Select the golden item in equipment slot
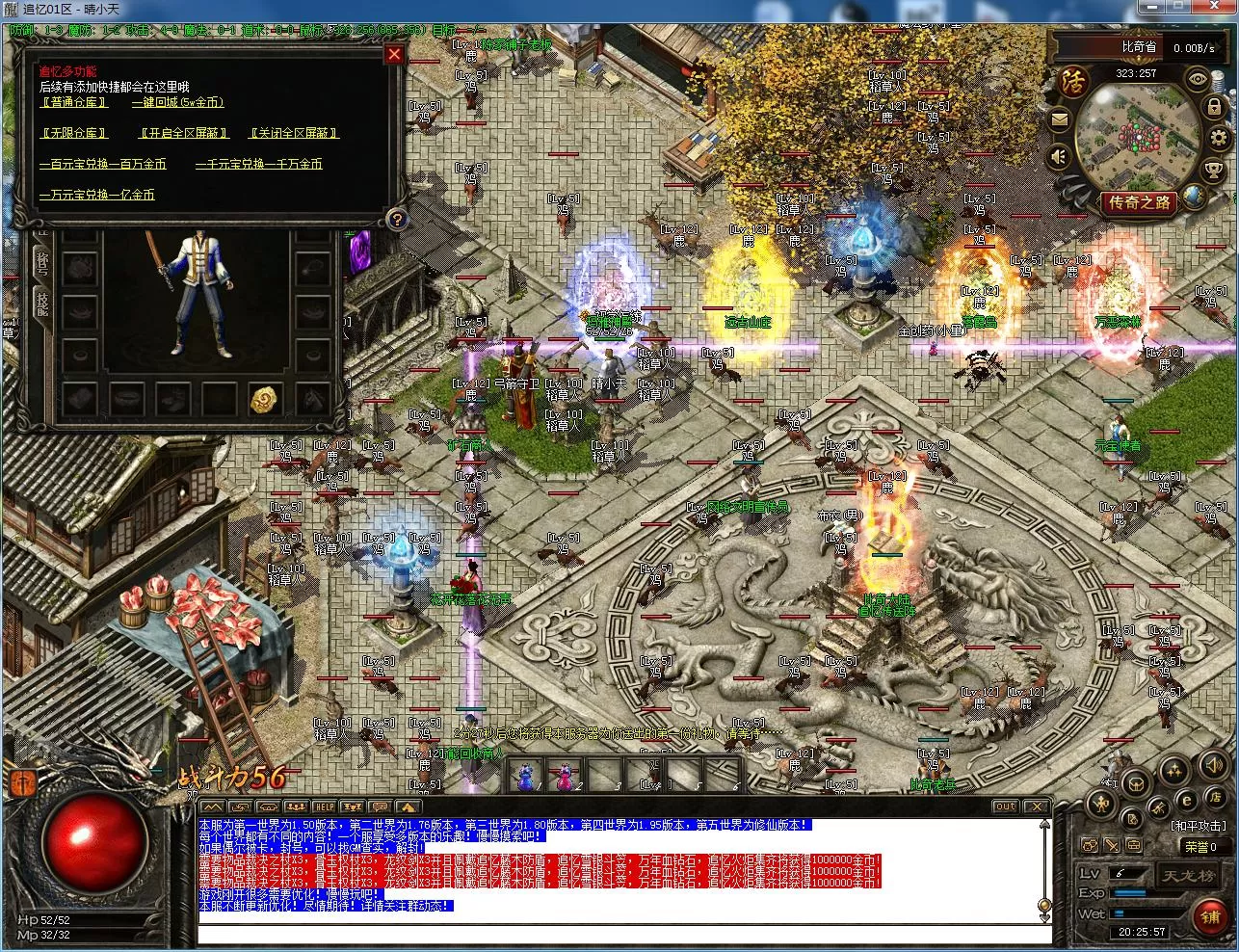 tap(264, 398)
